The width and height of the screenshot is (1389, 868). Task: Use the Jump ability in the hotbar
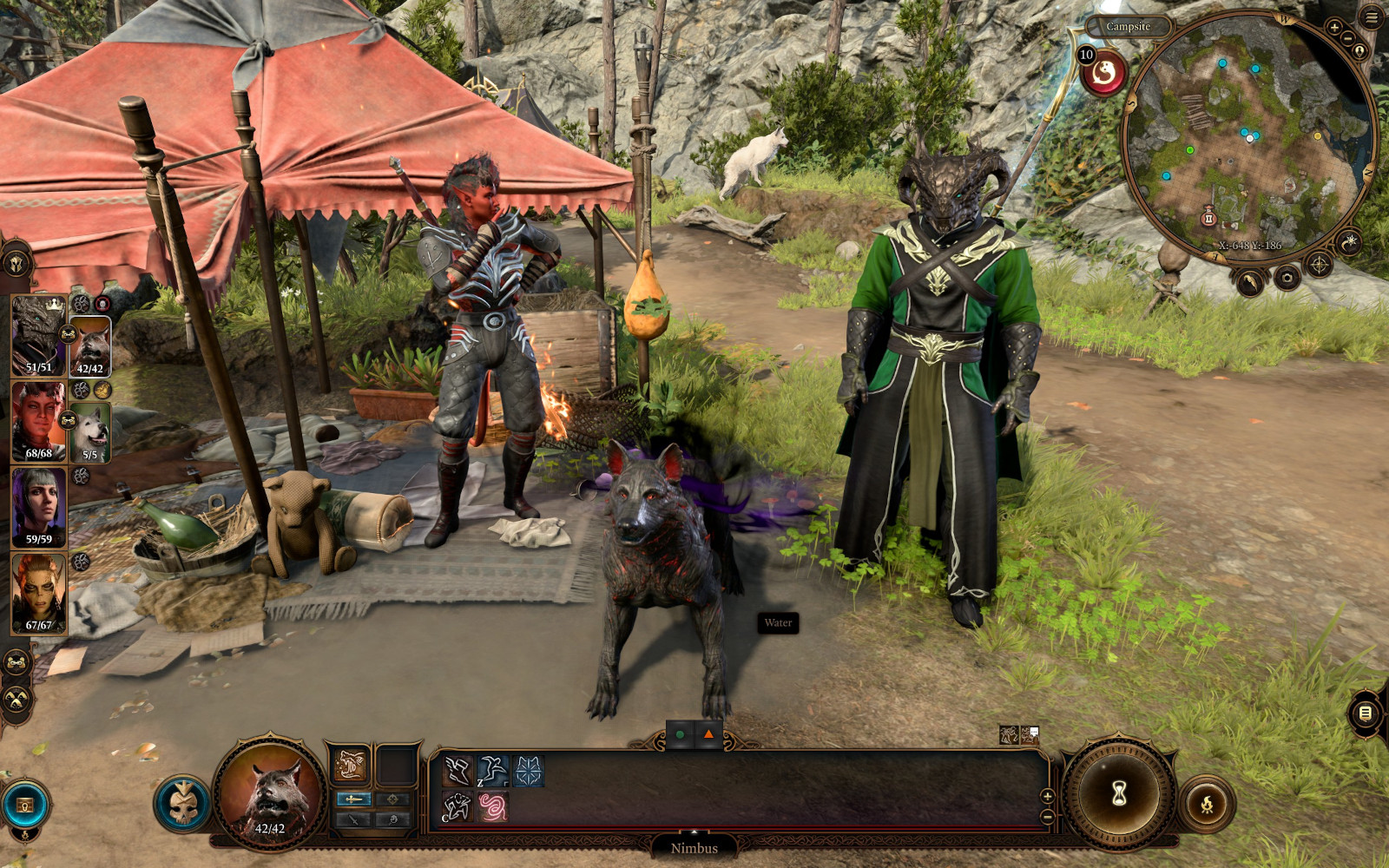point(493,771)
